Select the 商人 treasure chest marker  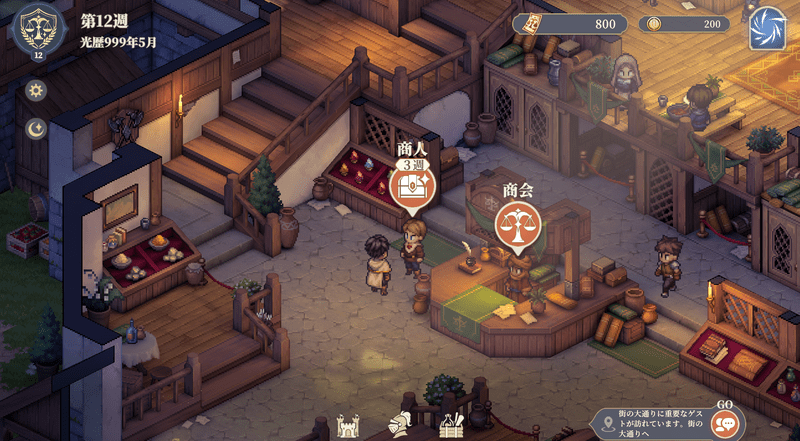pyautogui.click(x=412, y=191)
